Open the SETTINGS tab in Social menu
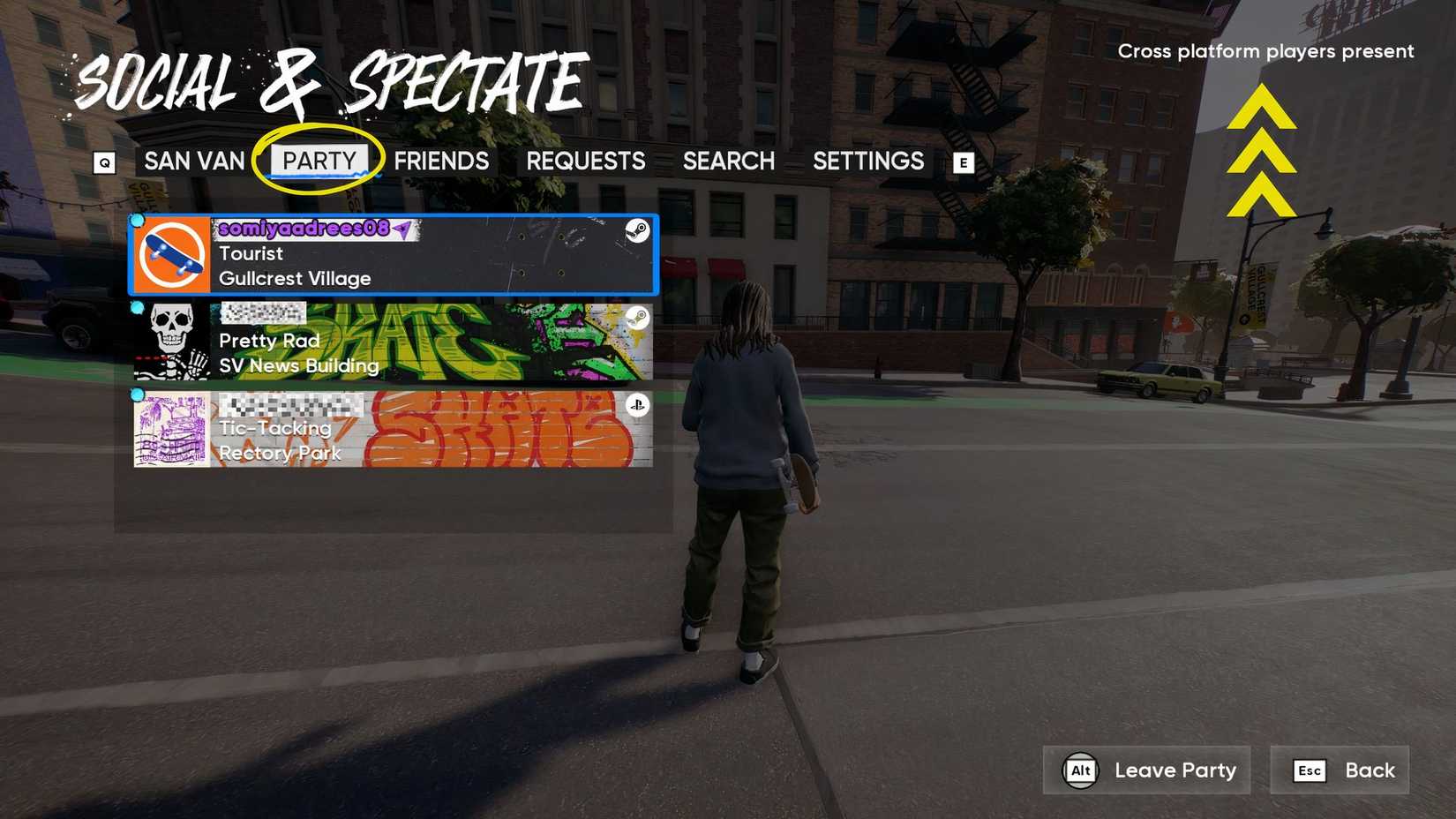Screen dimensions: 1456x819 click(x=868, y=162)
